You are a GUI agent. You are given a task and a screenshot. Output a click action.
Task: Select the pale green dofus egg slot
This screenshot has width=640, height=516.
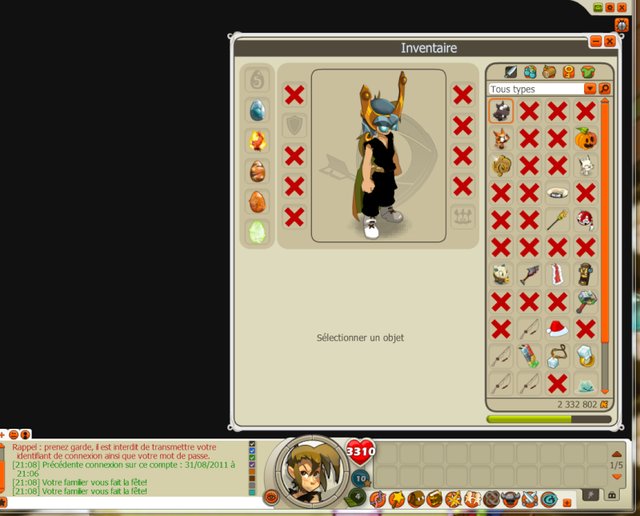coord(257,232)
